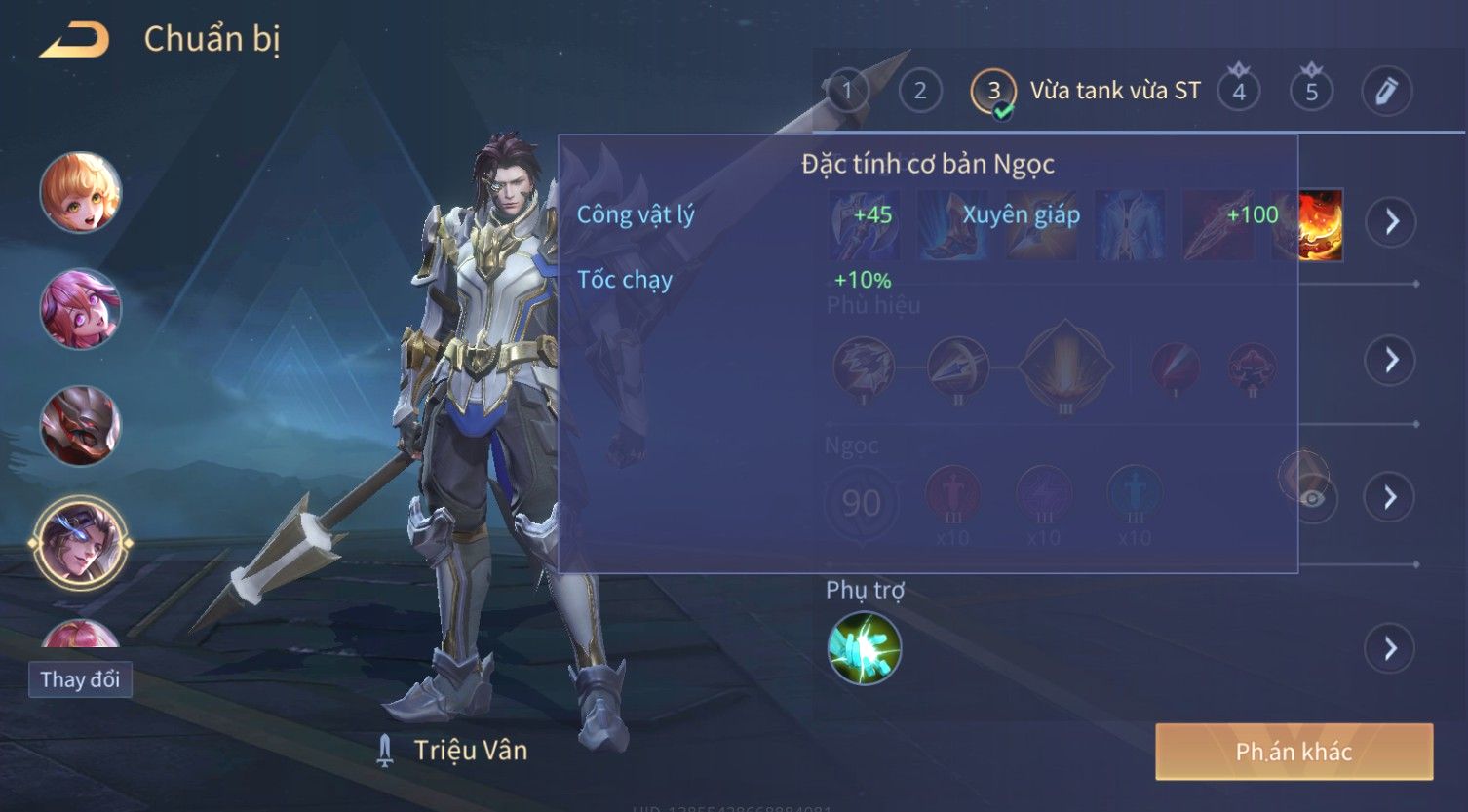Go back using the arrow button
Screen dimensions: 1468x812
[x=74, y=40]
